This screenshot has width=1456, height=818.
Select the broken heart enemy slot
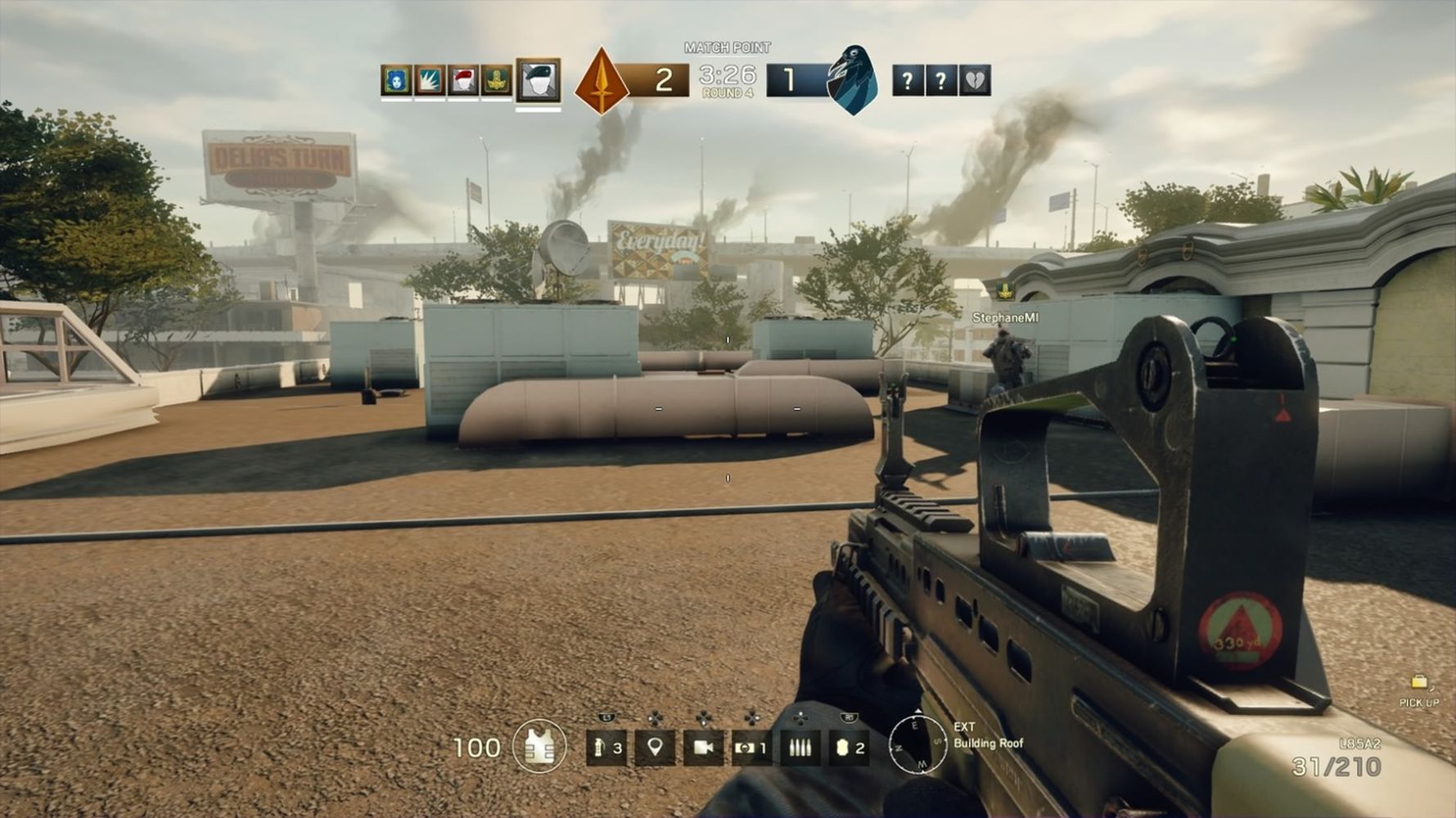[975, 80]
